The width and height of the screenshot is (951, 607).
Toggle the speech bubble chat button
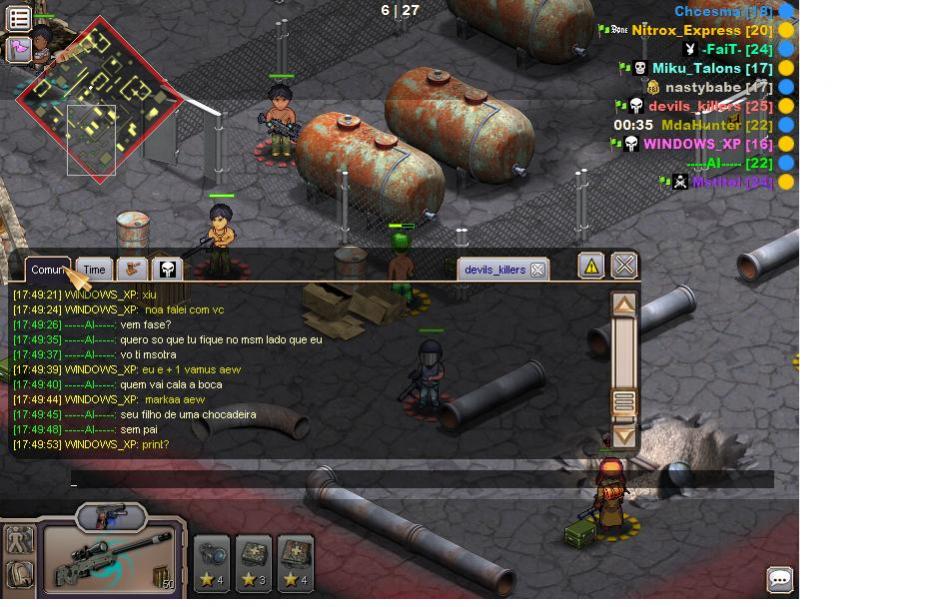[x=780, y=580]
